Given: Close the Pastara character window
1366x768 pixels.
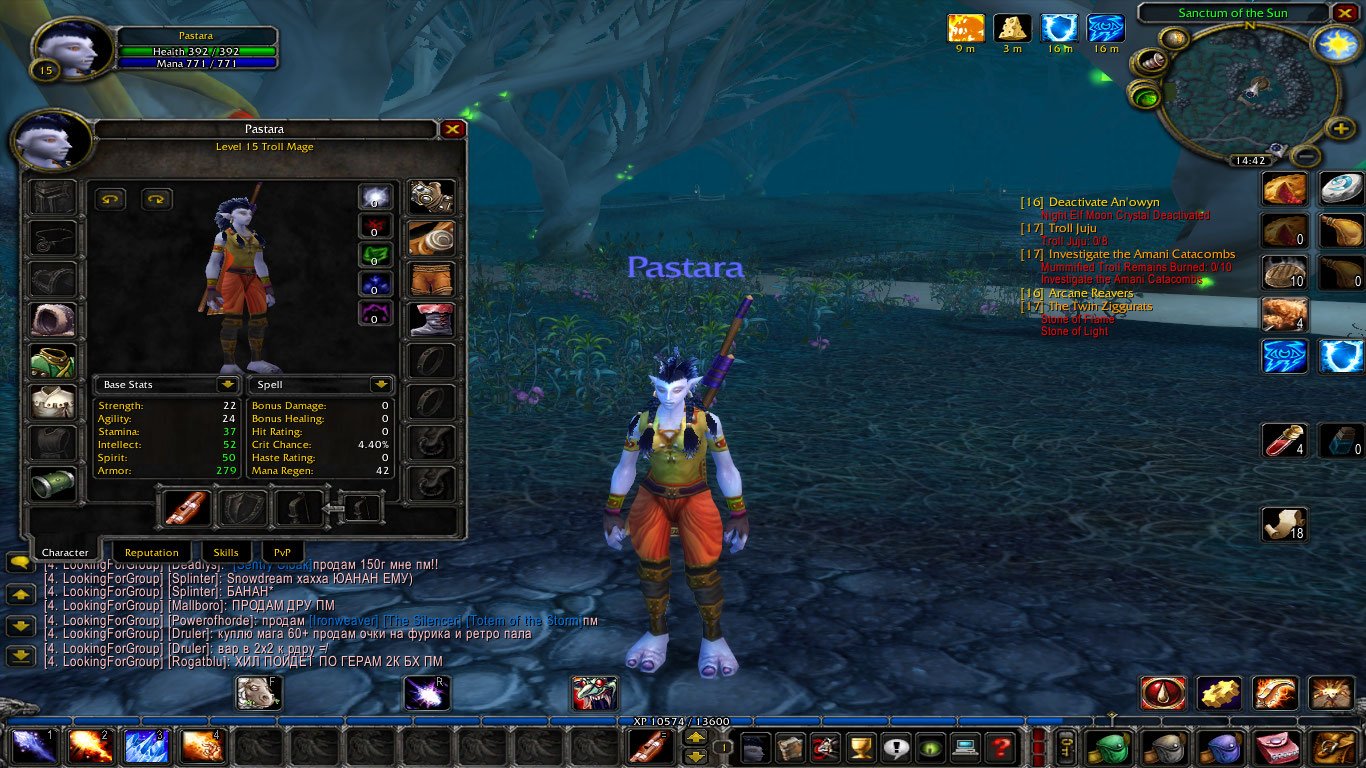Looking at the screenshot, I should [452, 129].
